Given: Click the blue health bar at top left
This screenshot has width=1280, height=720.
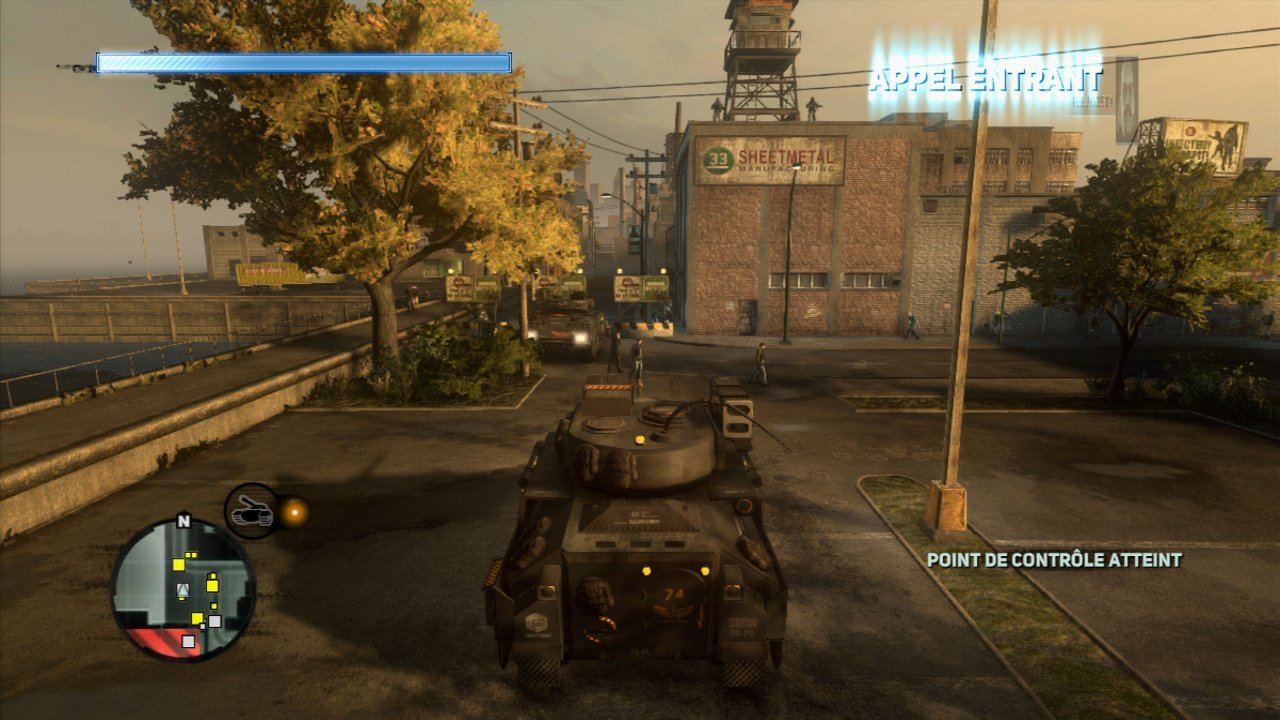Looking at the screenshot, I should pos(300,61).
